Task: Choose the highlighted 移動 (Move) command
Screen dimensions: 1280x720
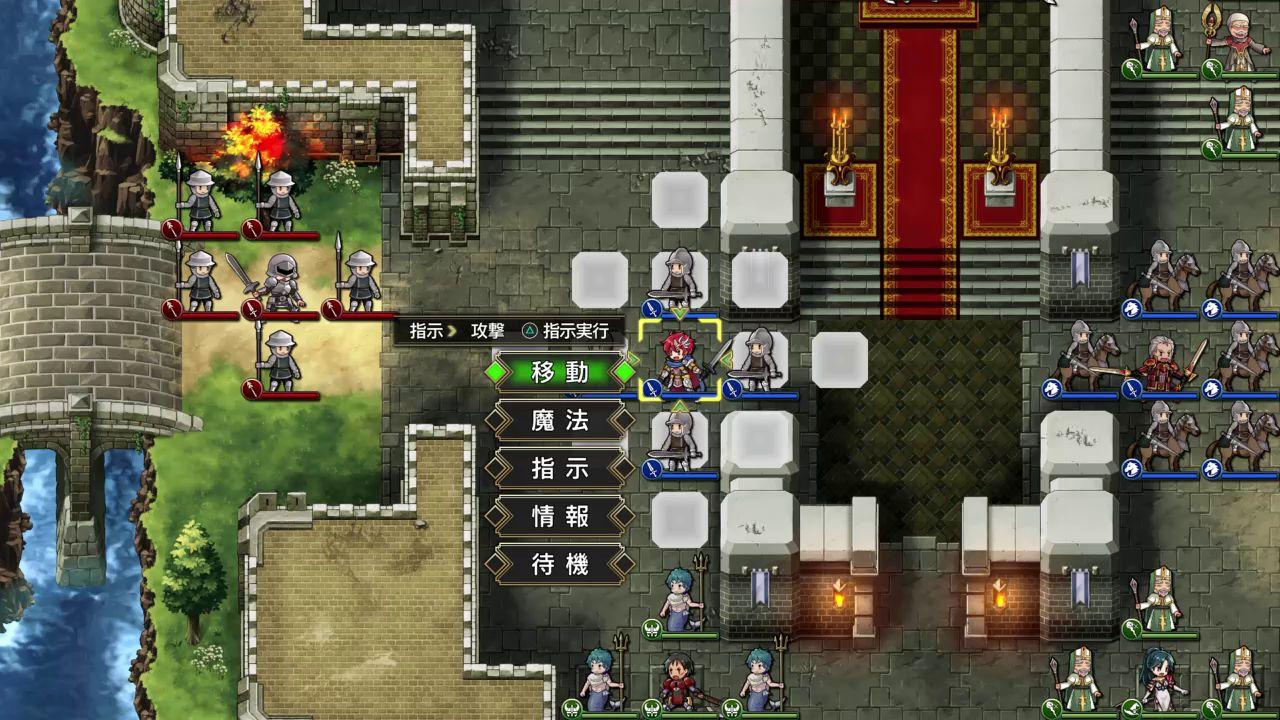Action: pos(558,373)
